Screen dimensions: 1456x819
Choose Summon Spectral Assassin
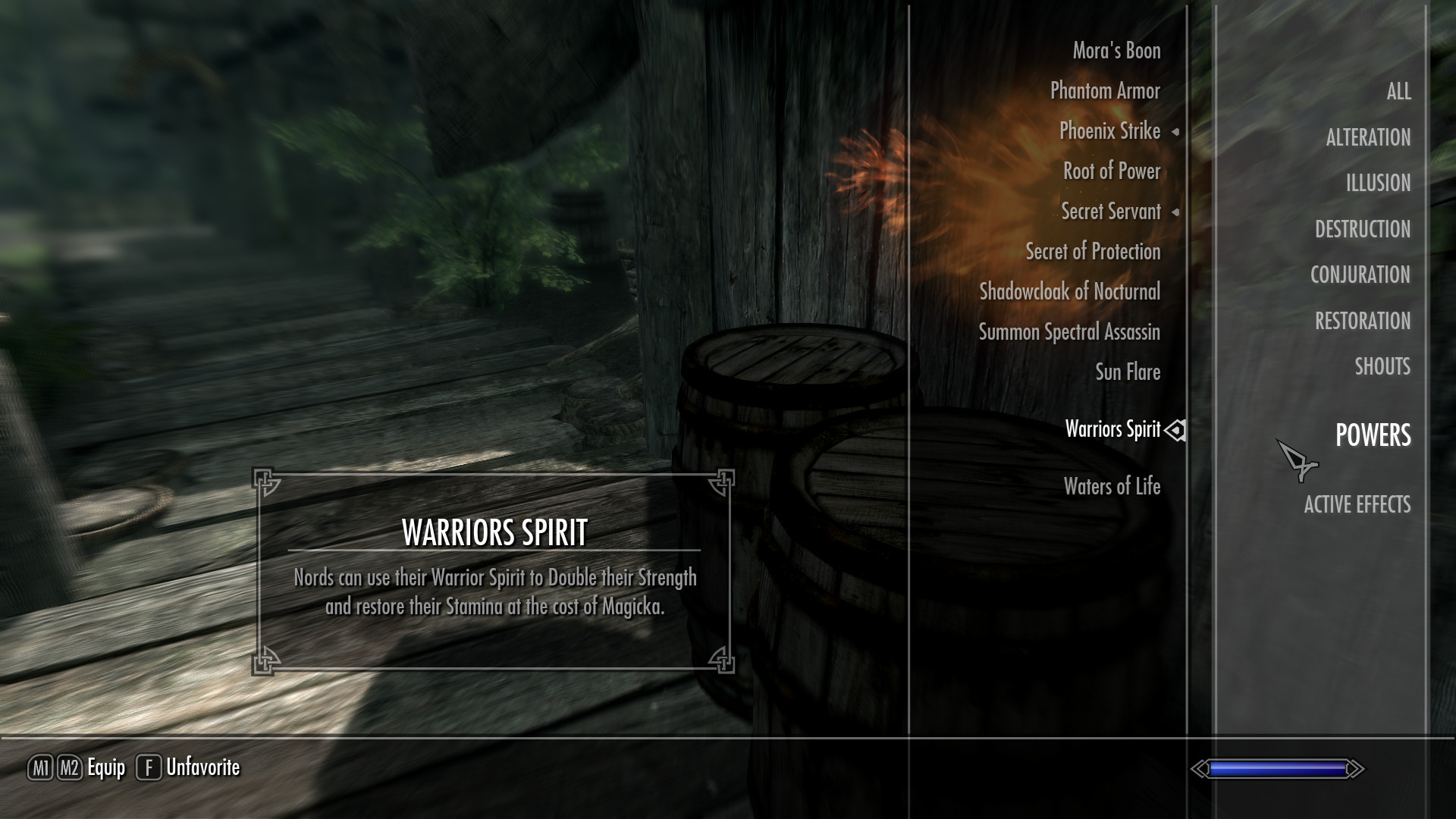click(x=1069, y=332)
